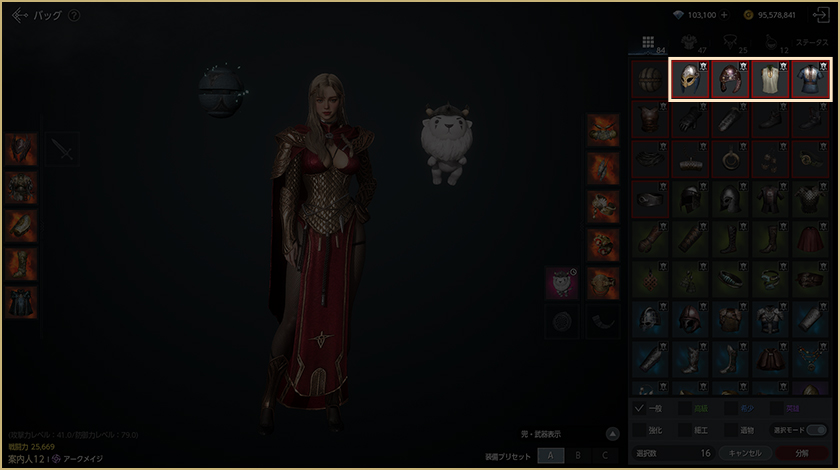Cancel selection with the キャンセル button
The height and width of the screenshot is (470, 840).
[x=744, y=453]
